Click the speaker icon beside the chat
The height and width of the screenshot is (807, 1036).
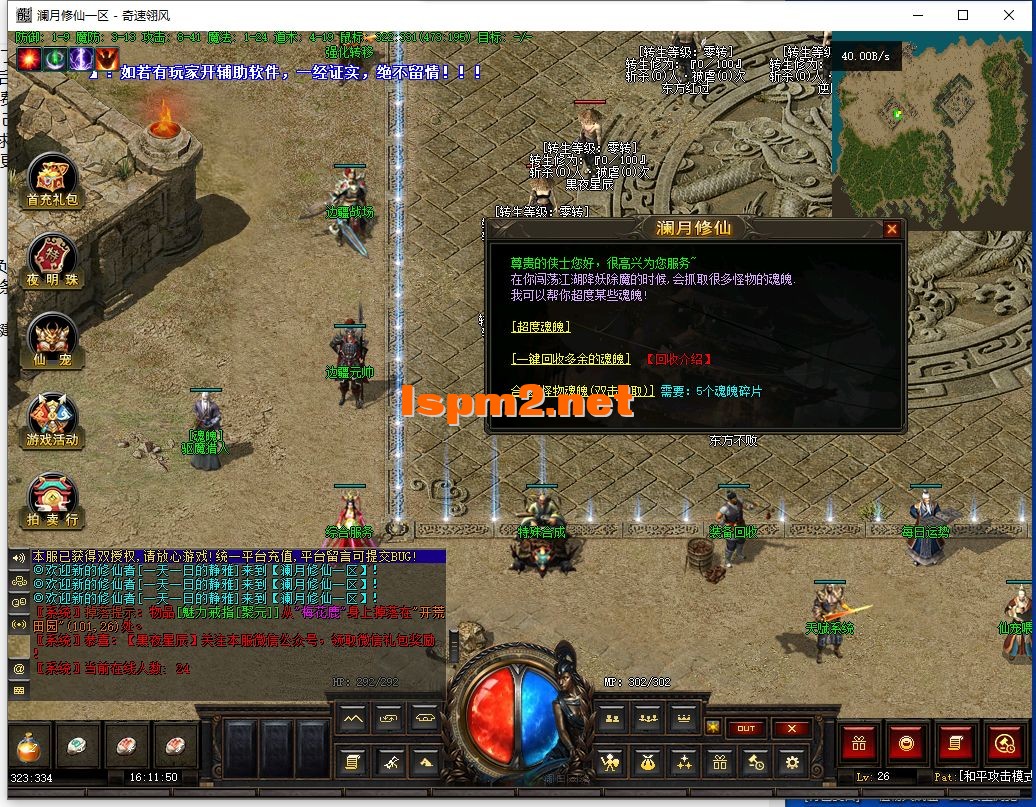18,557
